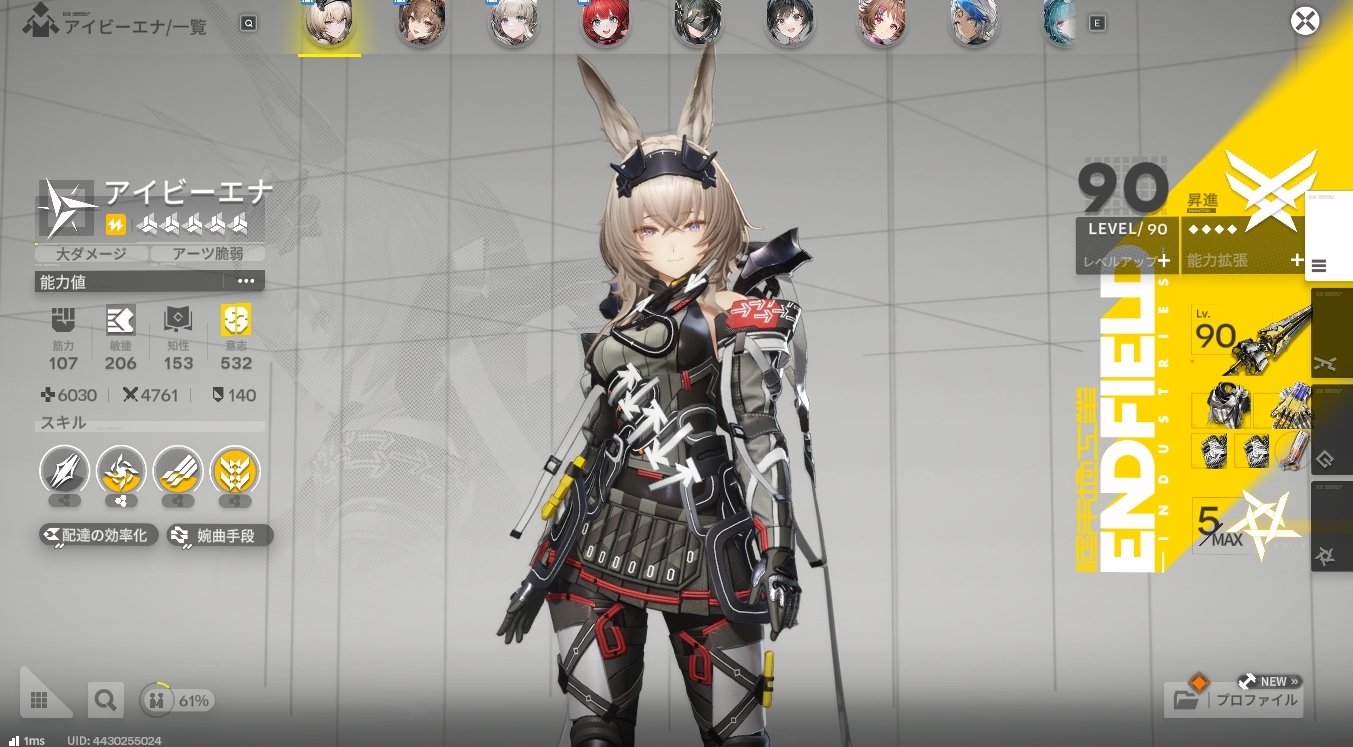The width and height of the screenshot is (1353, 747).
Task: Open the 5 MAX potential star panel
Action: (x=1248, y=525)
